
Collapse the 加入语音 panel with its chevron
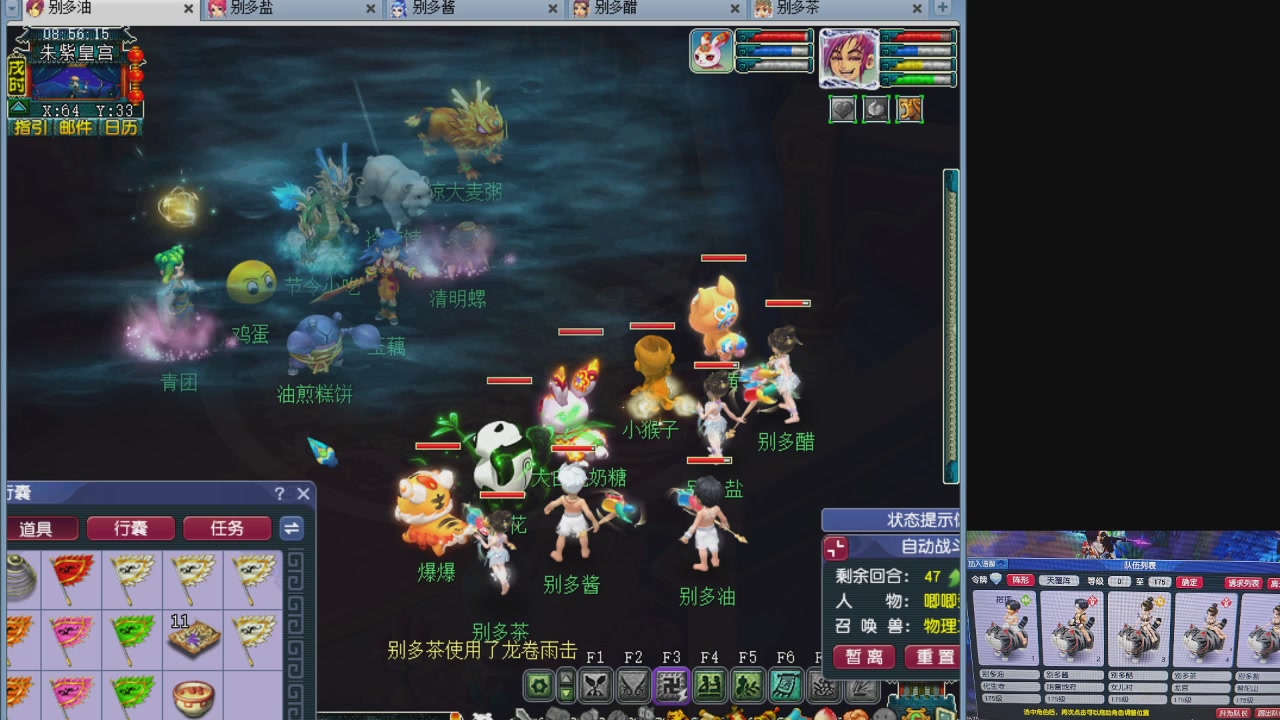1001,563
